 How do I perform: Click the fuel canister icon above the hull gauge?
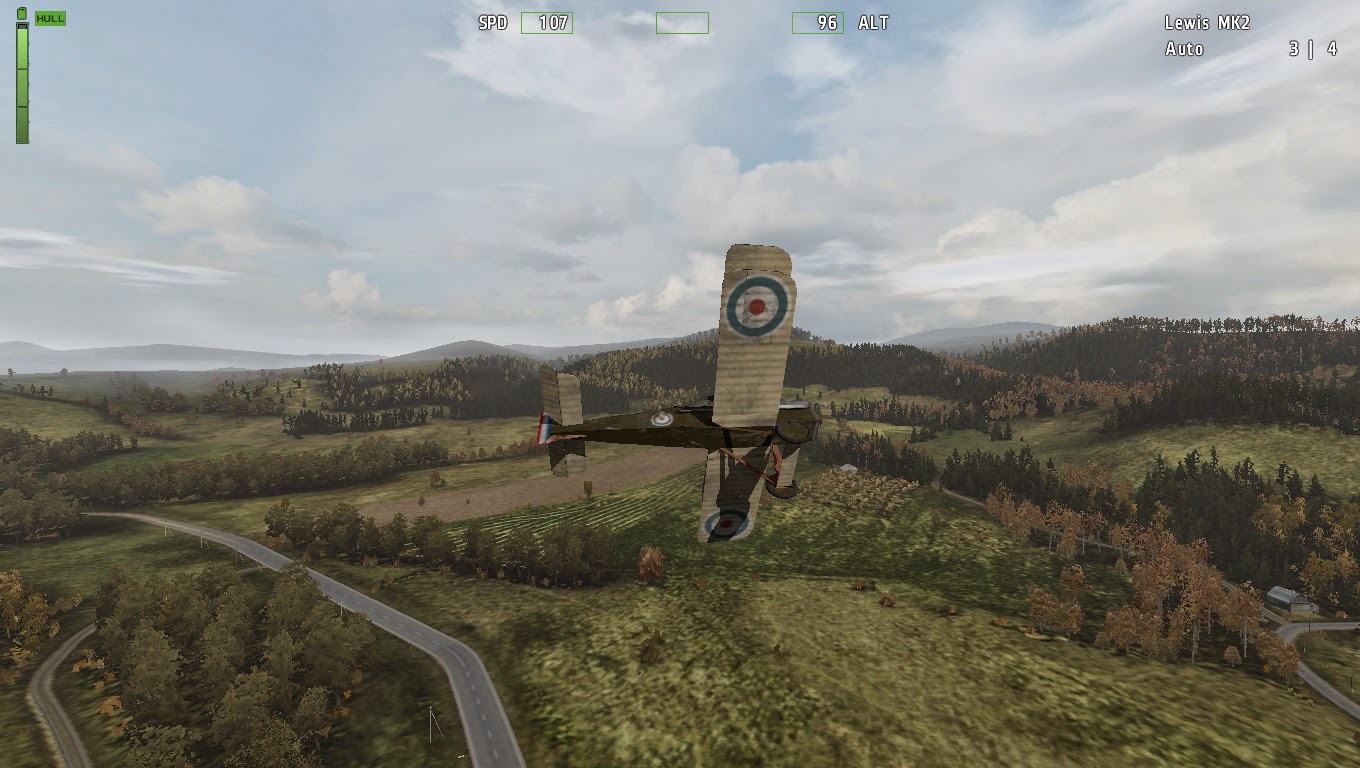point(22,14)
